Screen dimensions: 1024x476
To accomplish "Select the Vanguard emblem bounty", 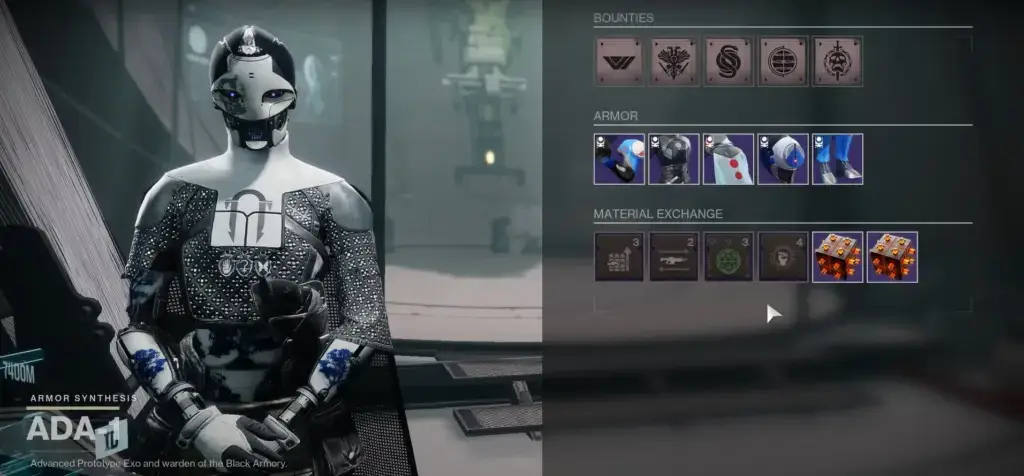I will (x=619, y=61).
